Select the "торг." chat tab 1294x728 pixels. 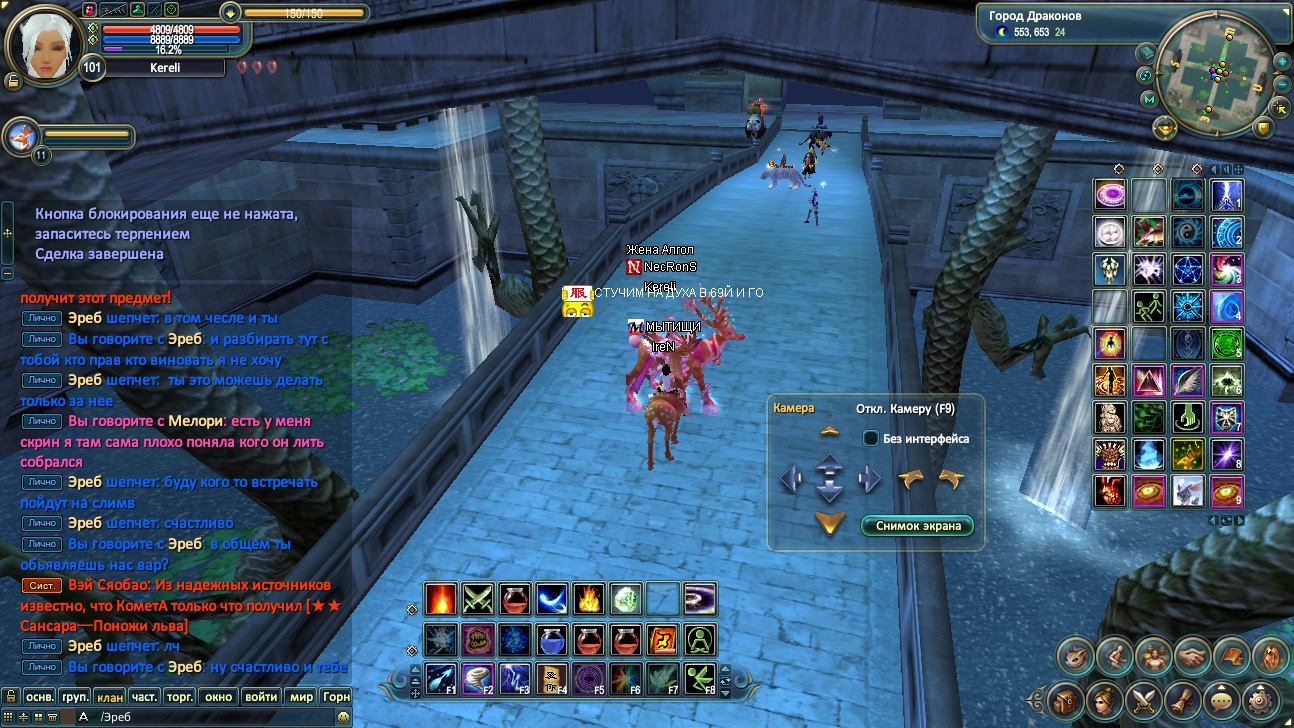180,696
